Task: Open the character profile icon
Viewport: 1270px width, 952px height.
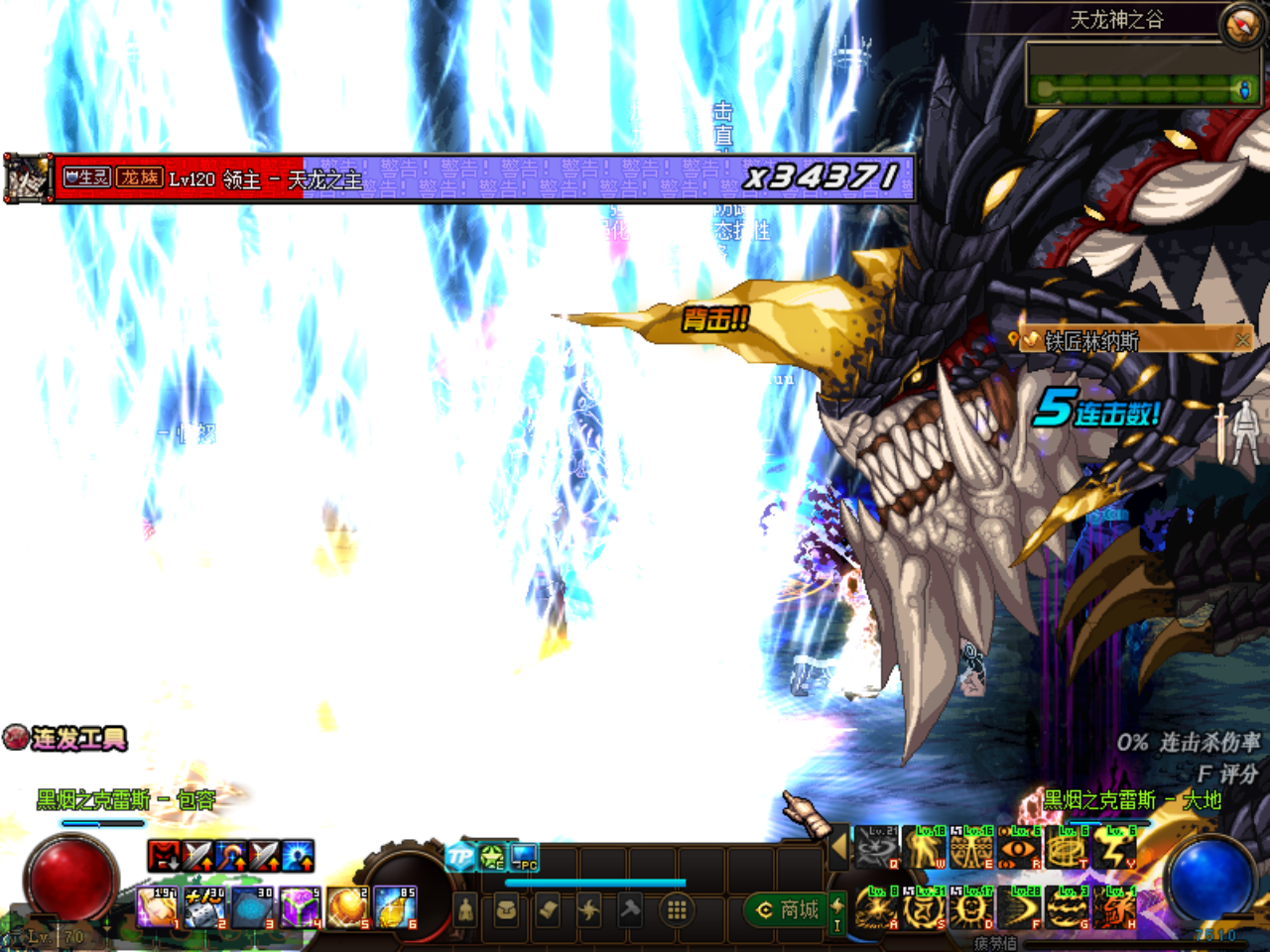Action: (x=465, y=908)
